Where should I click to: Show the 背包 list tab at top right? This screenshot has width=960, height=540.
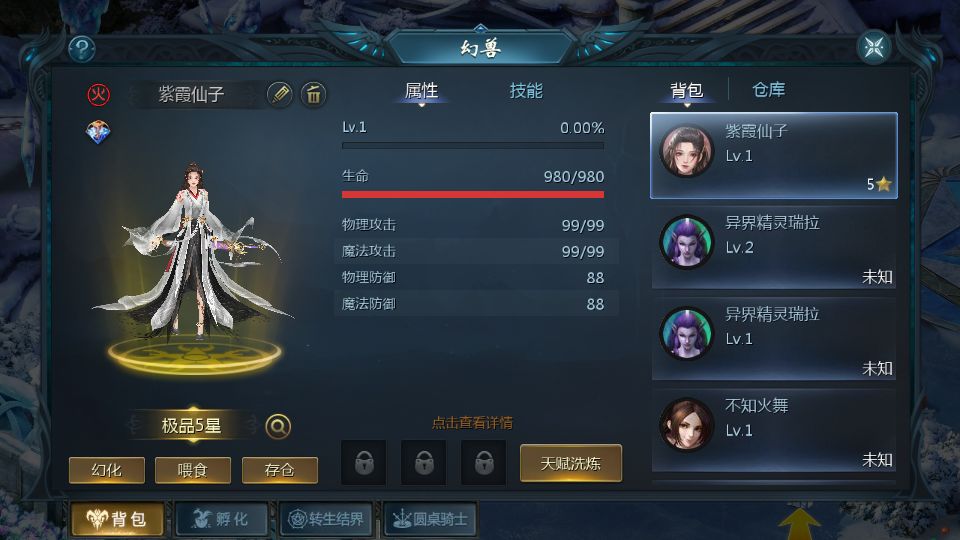[686, 91]
